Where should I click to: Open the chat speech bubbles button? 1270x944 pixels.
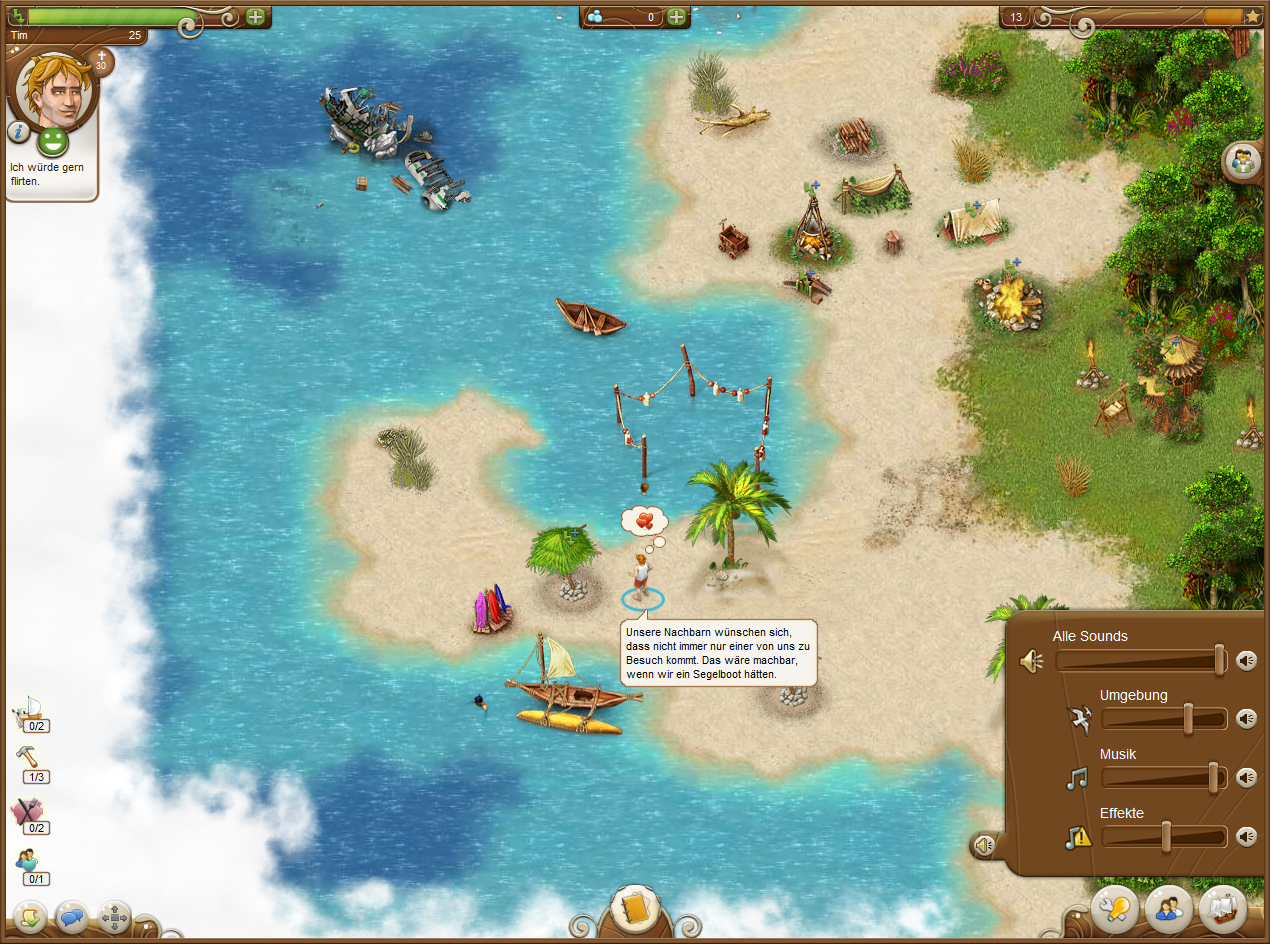pyautogui.click(x=73, y=916)
